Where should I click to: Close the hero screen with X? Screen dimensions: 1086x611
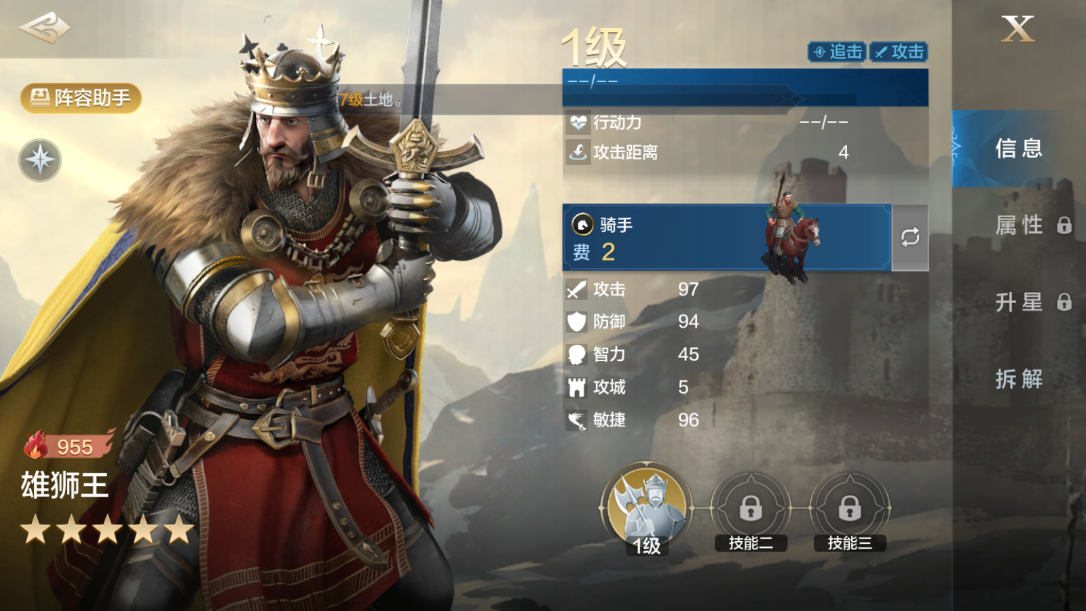[1018, 30]
